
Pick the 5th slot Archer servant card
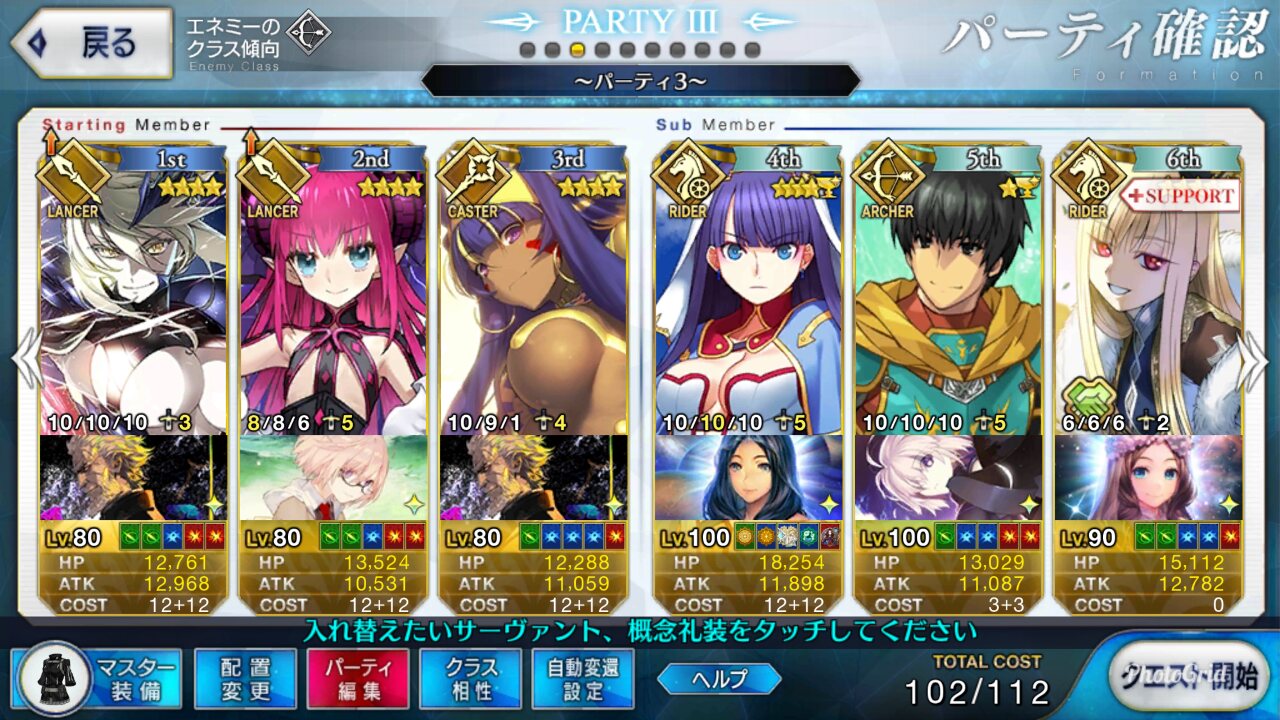[948, 300]
